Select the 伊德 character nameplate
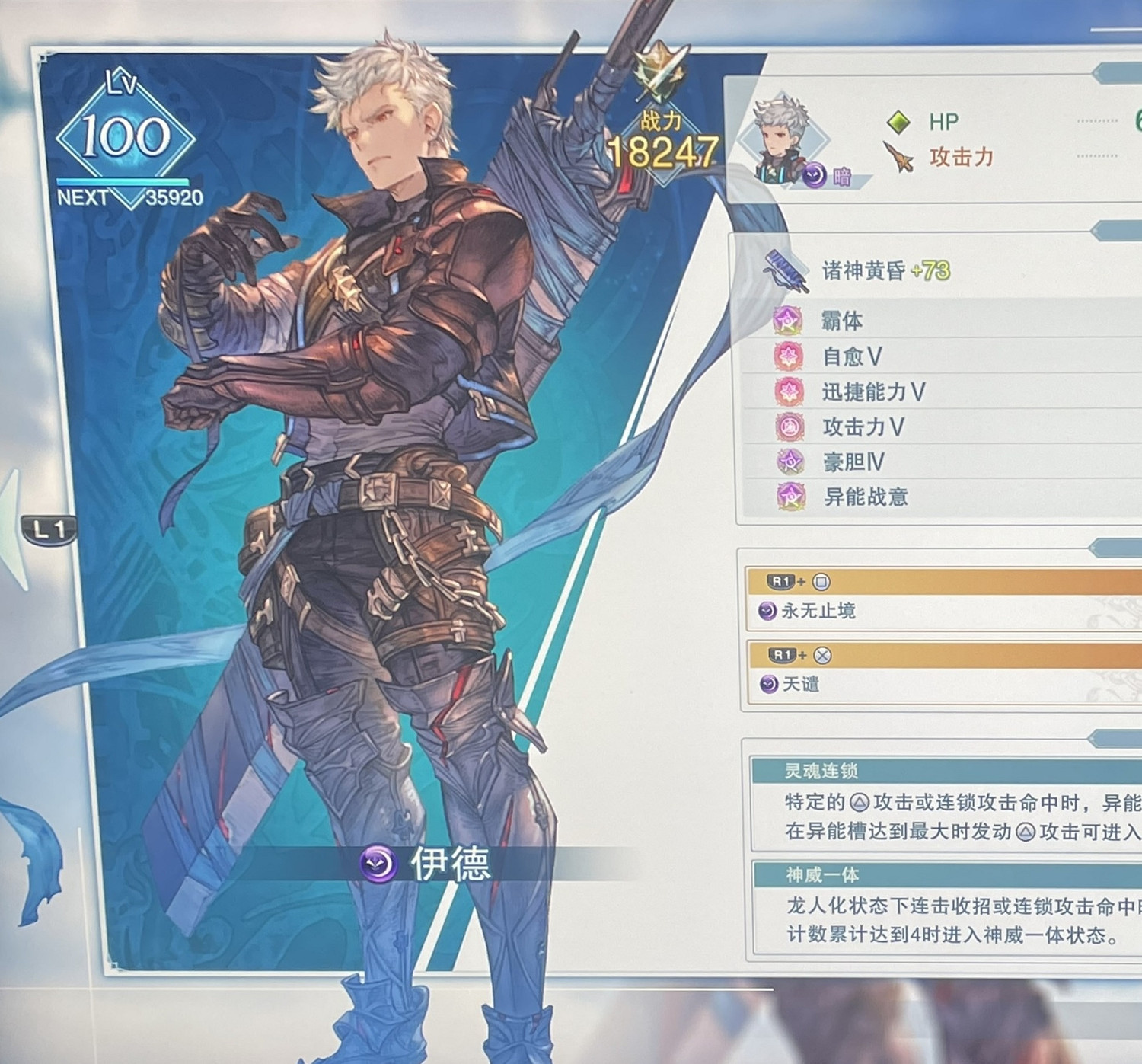Screen dimensions: 1142x1064 (426, 862)
